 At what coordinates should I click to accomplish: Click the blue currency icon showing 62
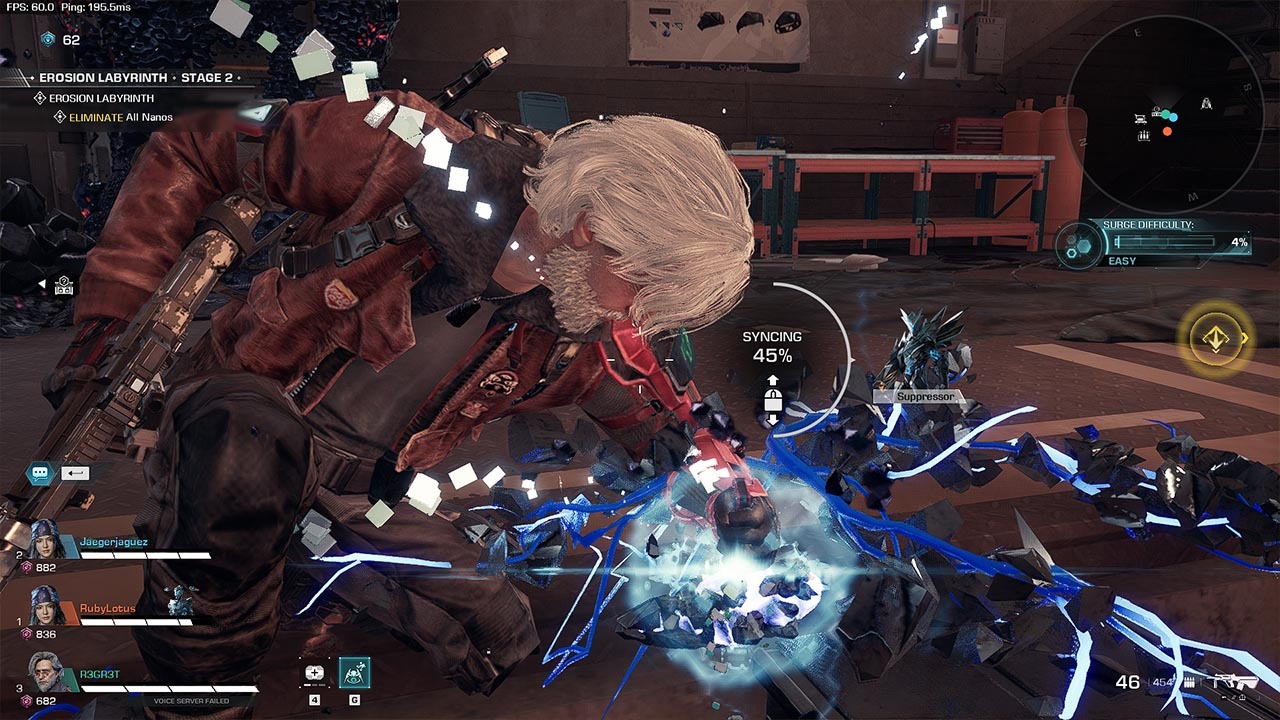[x=47, y=39]
